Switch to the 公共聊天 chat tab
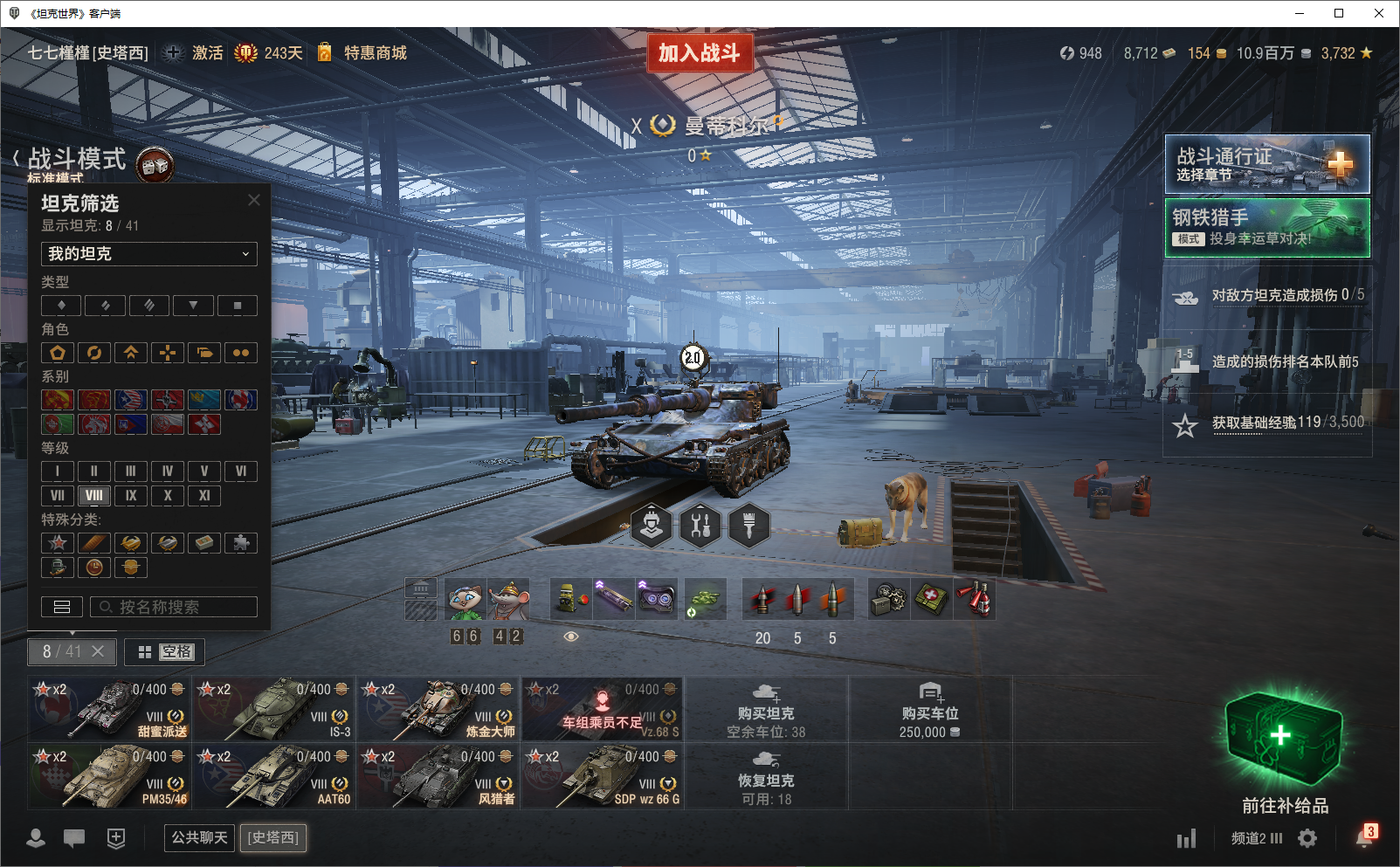This screenshot has width=1400, height=867. click(199, 838)
